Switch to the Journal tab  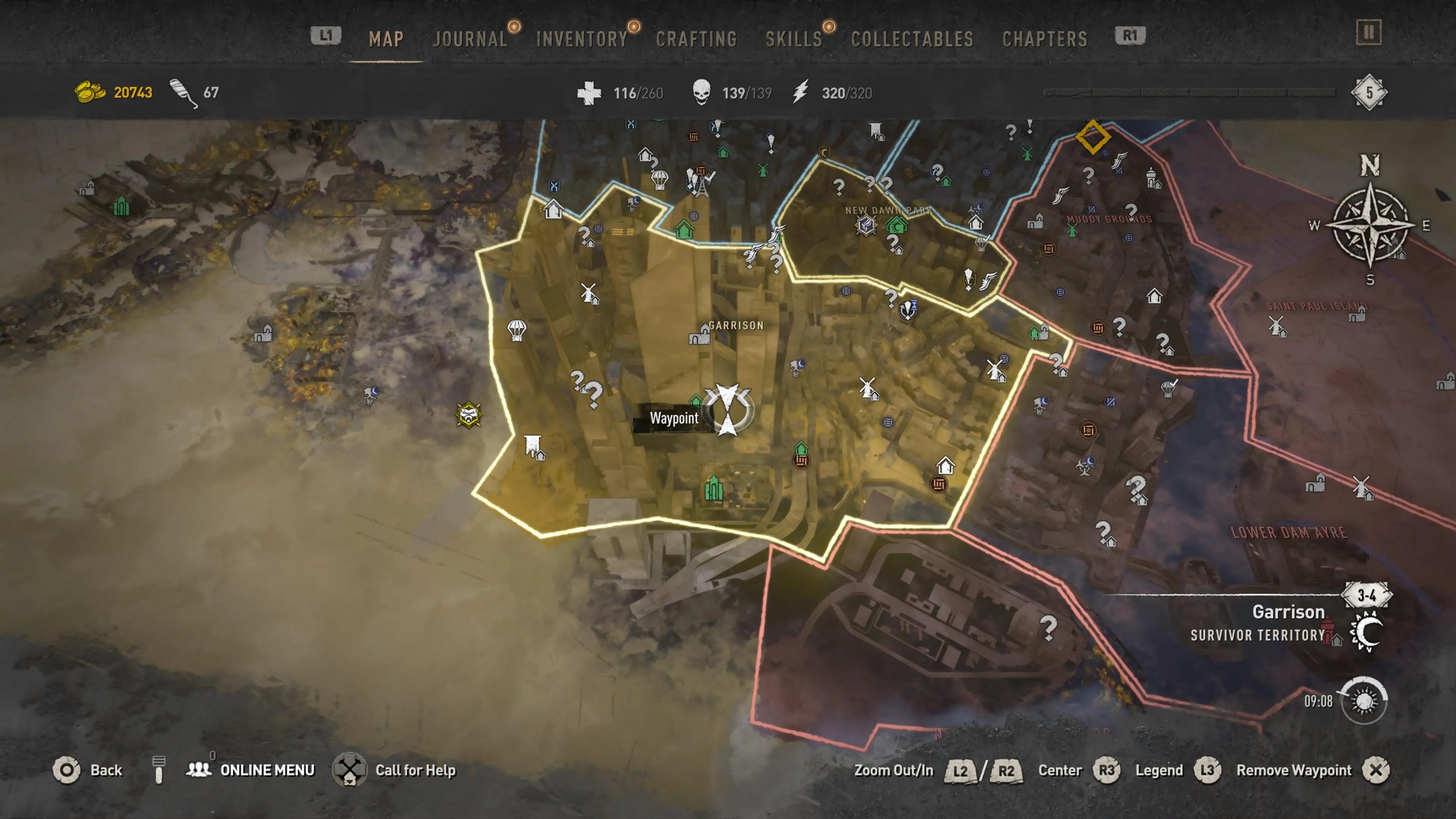click(x=470, y=39)
